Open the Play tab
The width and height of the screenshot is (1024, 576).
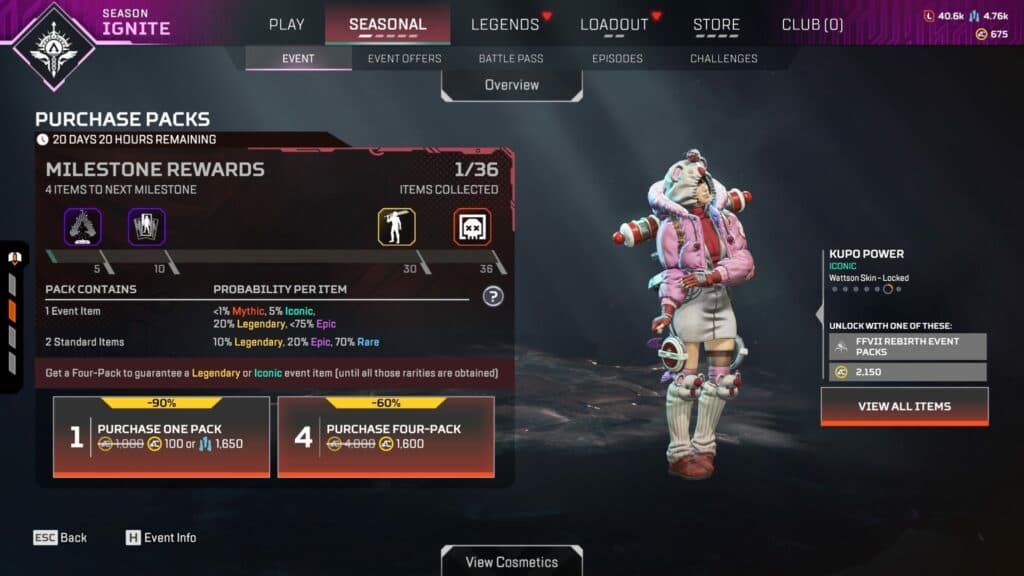click(286, 24)
